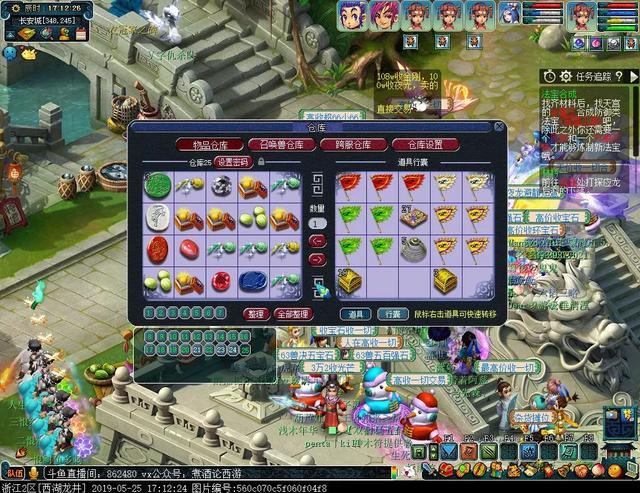Close the 仓库 warehouse window
Screen dimensions: 640x493
click(498, 127)
